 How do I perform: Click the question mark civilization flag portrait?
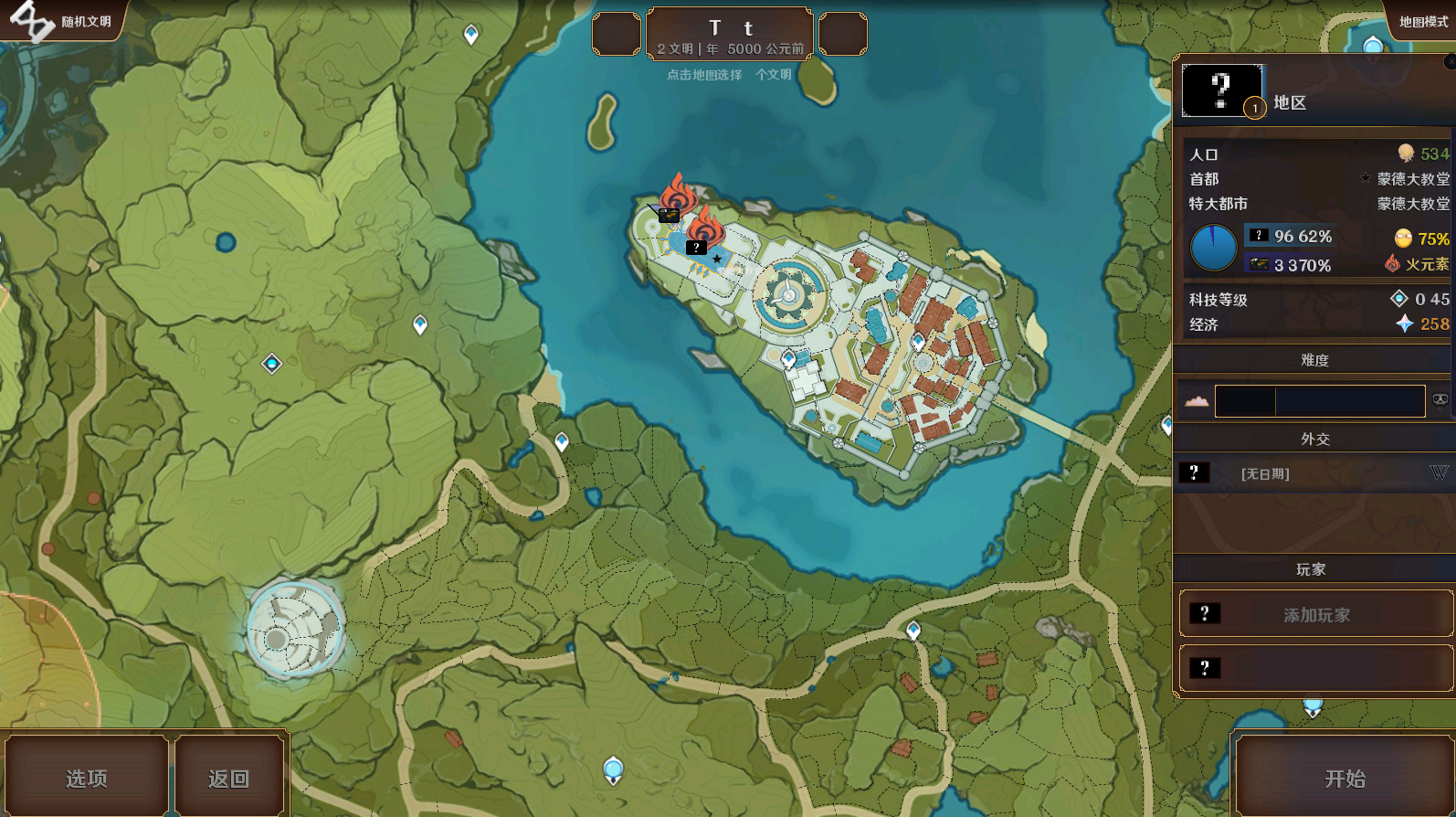1222,90
